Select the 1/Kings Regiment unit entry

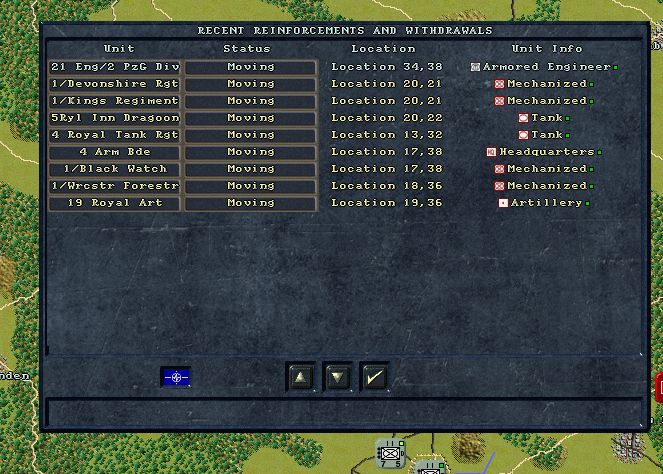coord(114,101)
